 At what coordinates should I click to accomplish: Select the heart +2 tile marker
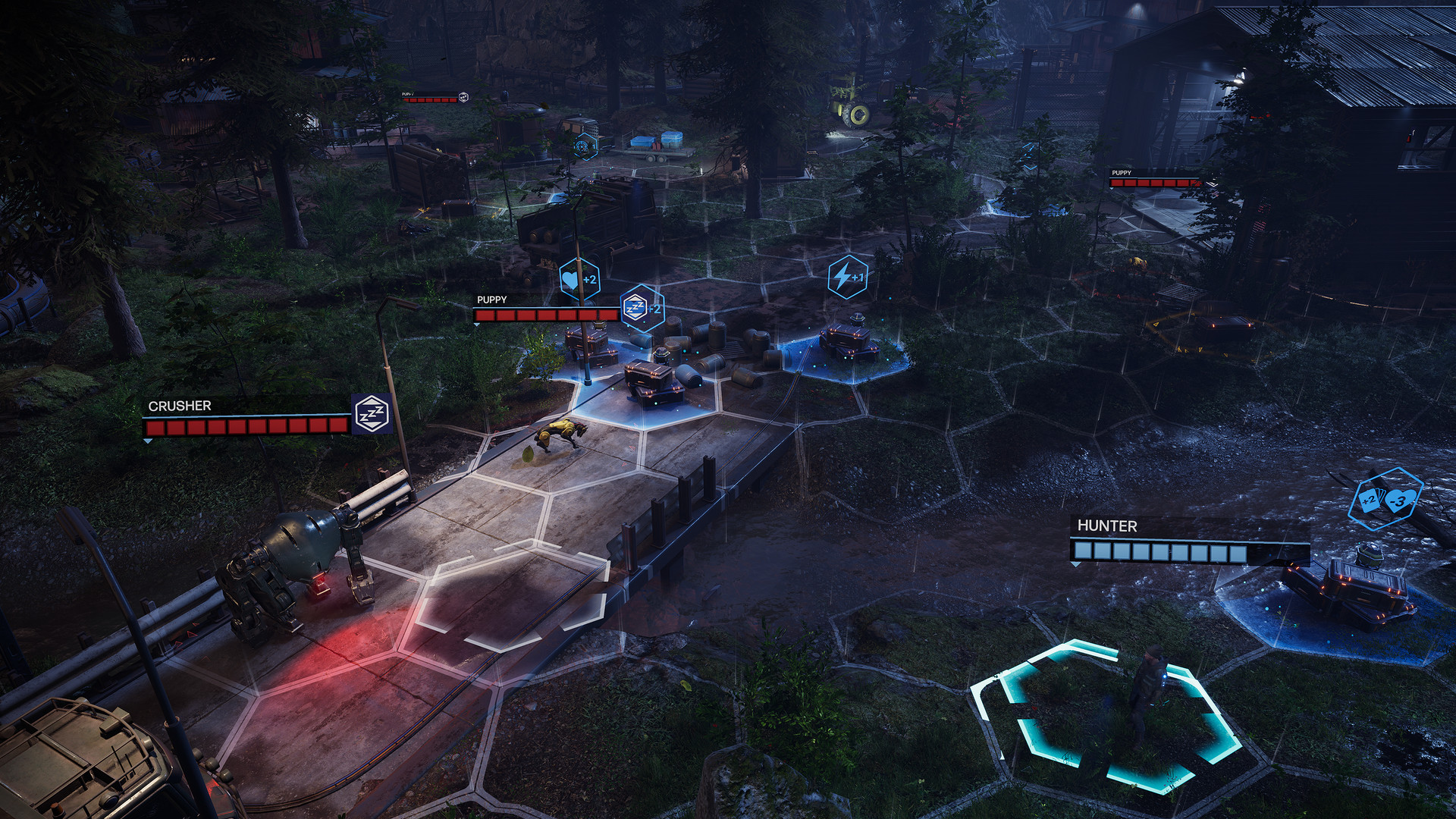coord(580,279)
